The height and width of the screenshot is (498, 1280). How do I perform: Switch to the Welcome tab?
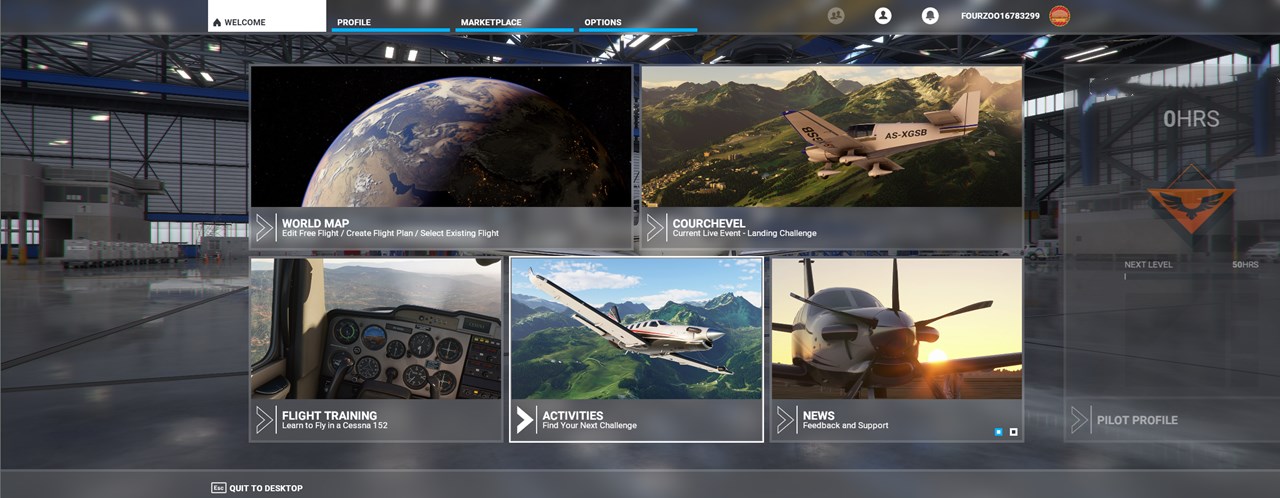tap(266, 17)
